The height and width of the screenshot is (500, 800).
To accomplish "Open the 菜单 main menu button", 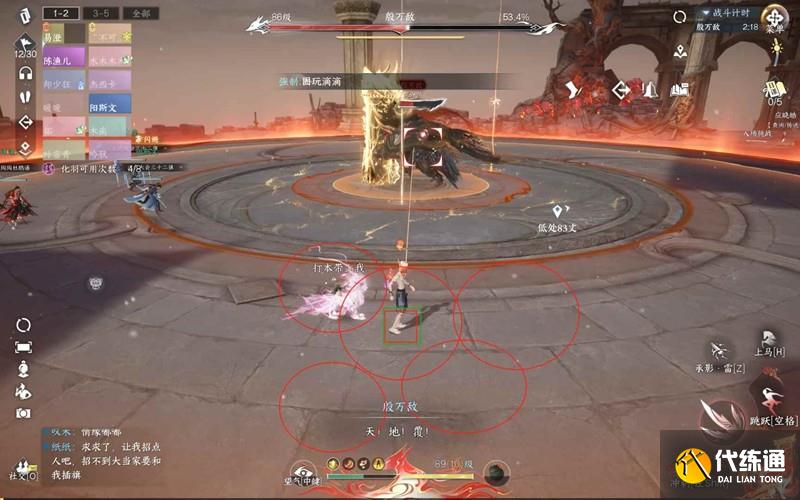I will (775, 17).
